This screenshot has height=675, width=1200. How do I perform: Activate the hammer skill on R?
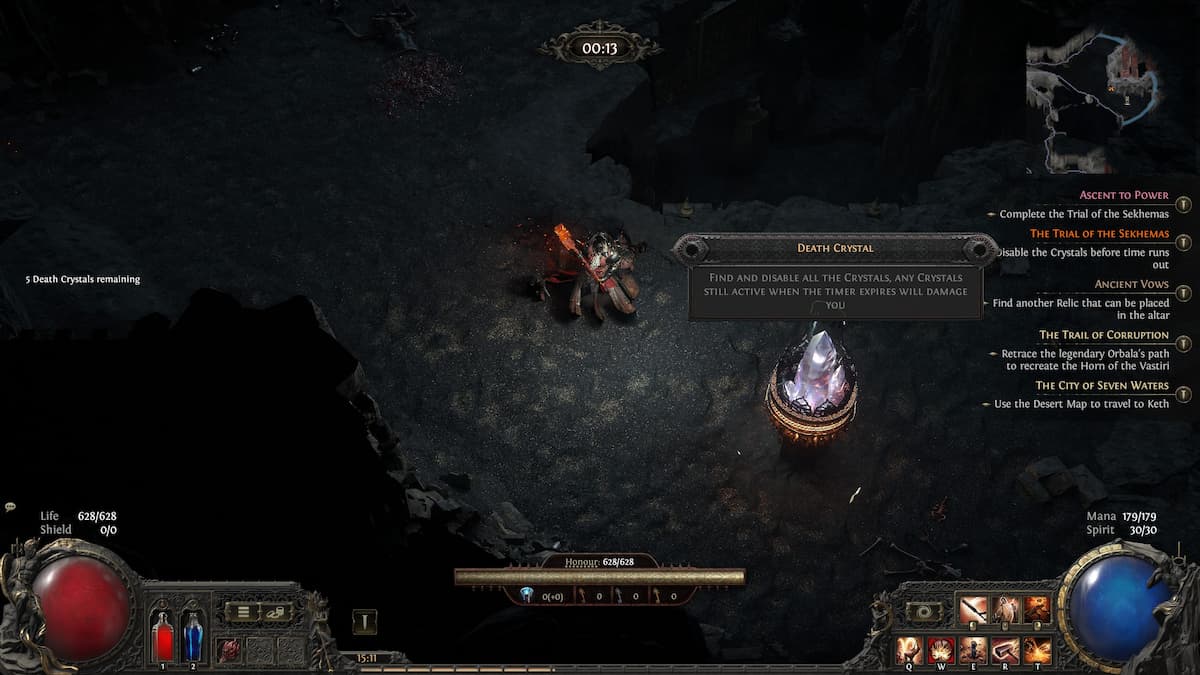tap(1006, 649)
